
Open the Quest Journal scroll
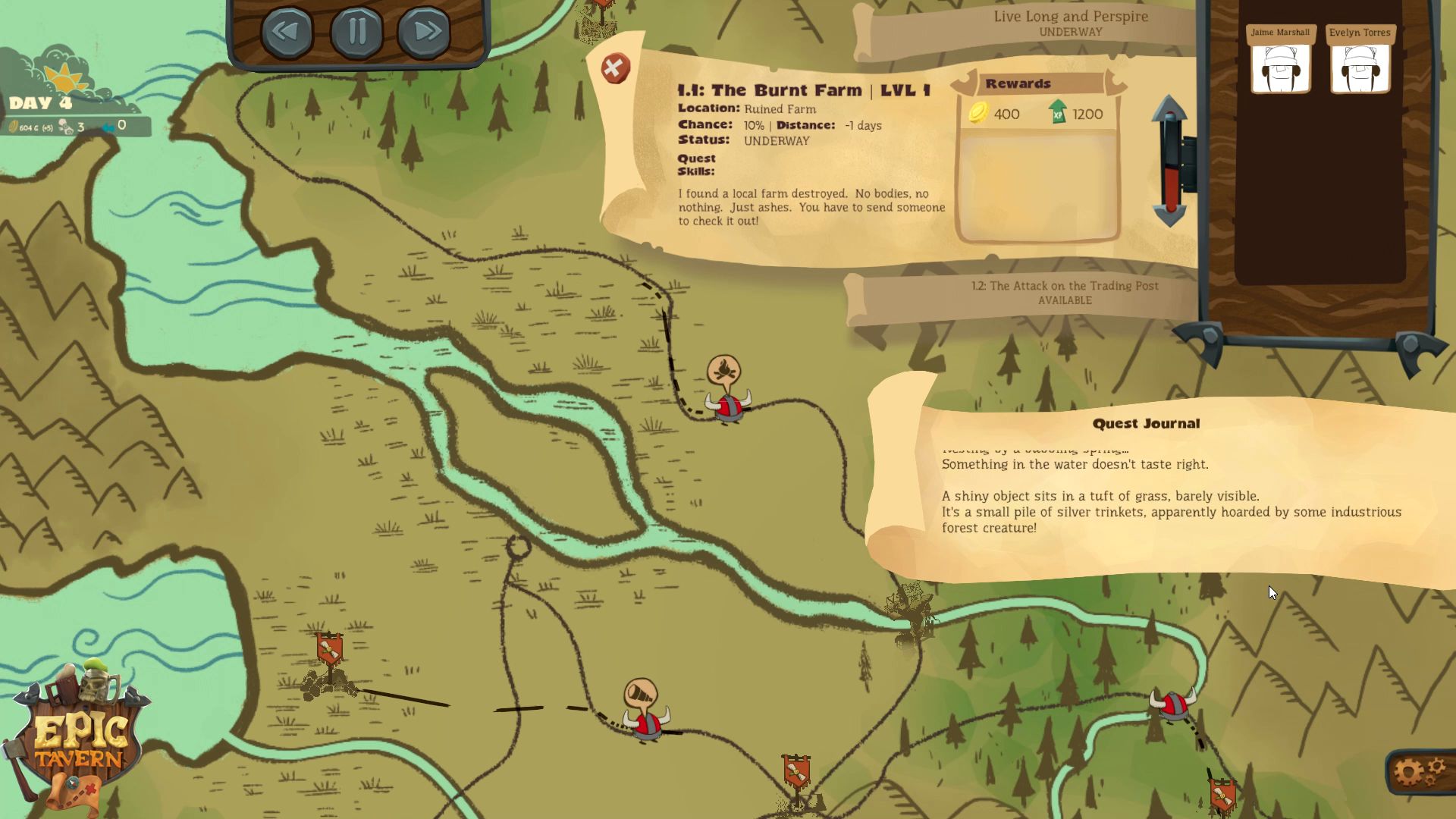[1145, 423]
